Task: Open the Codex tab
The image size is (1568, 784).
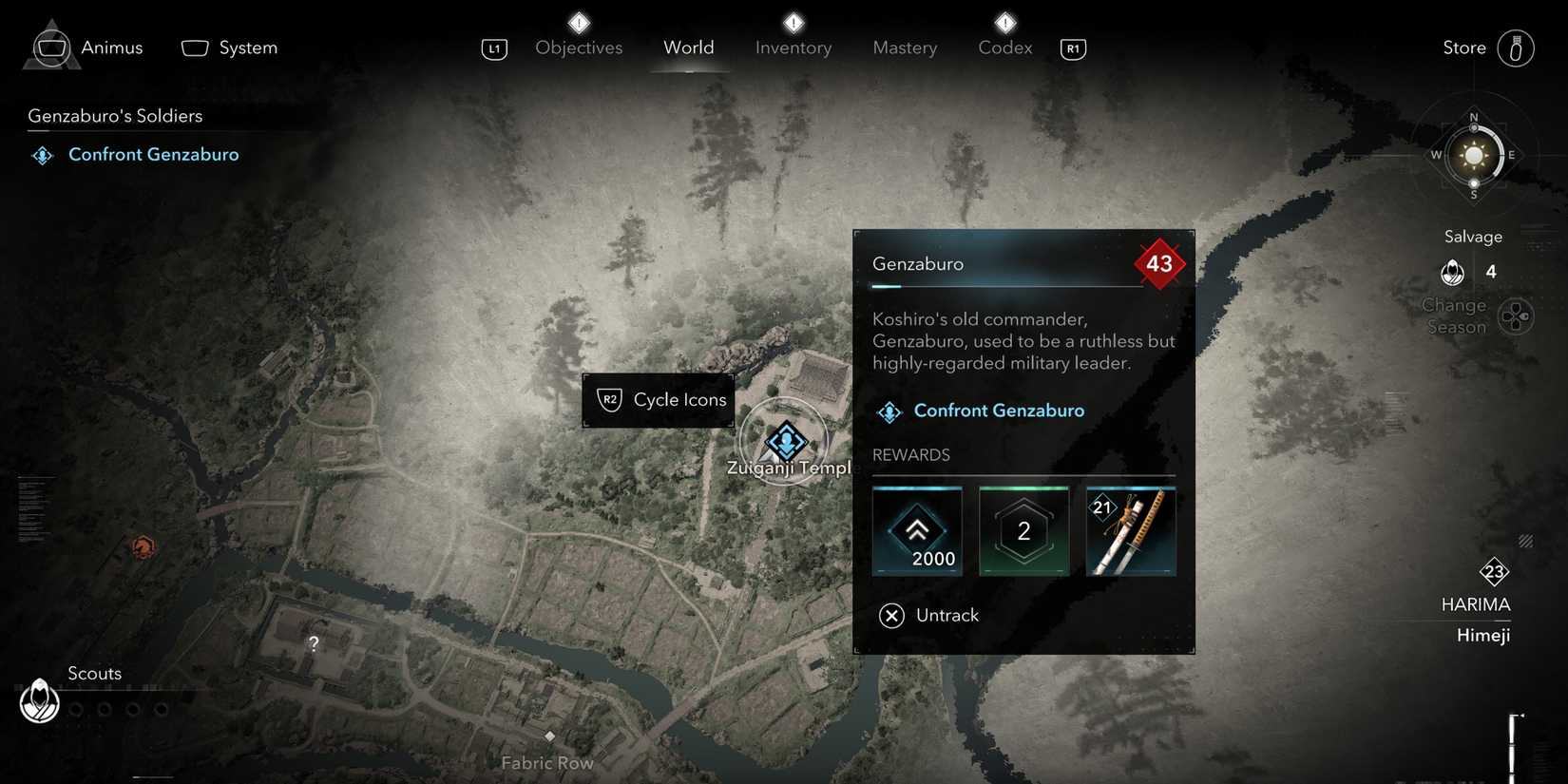Action: pos(1004,48)
